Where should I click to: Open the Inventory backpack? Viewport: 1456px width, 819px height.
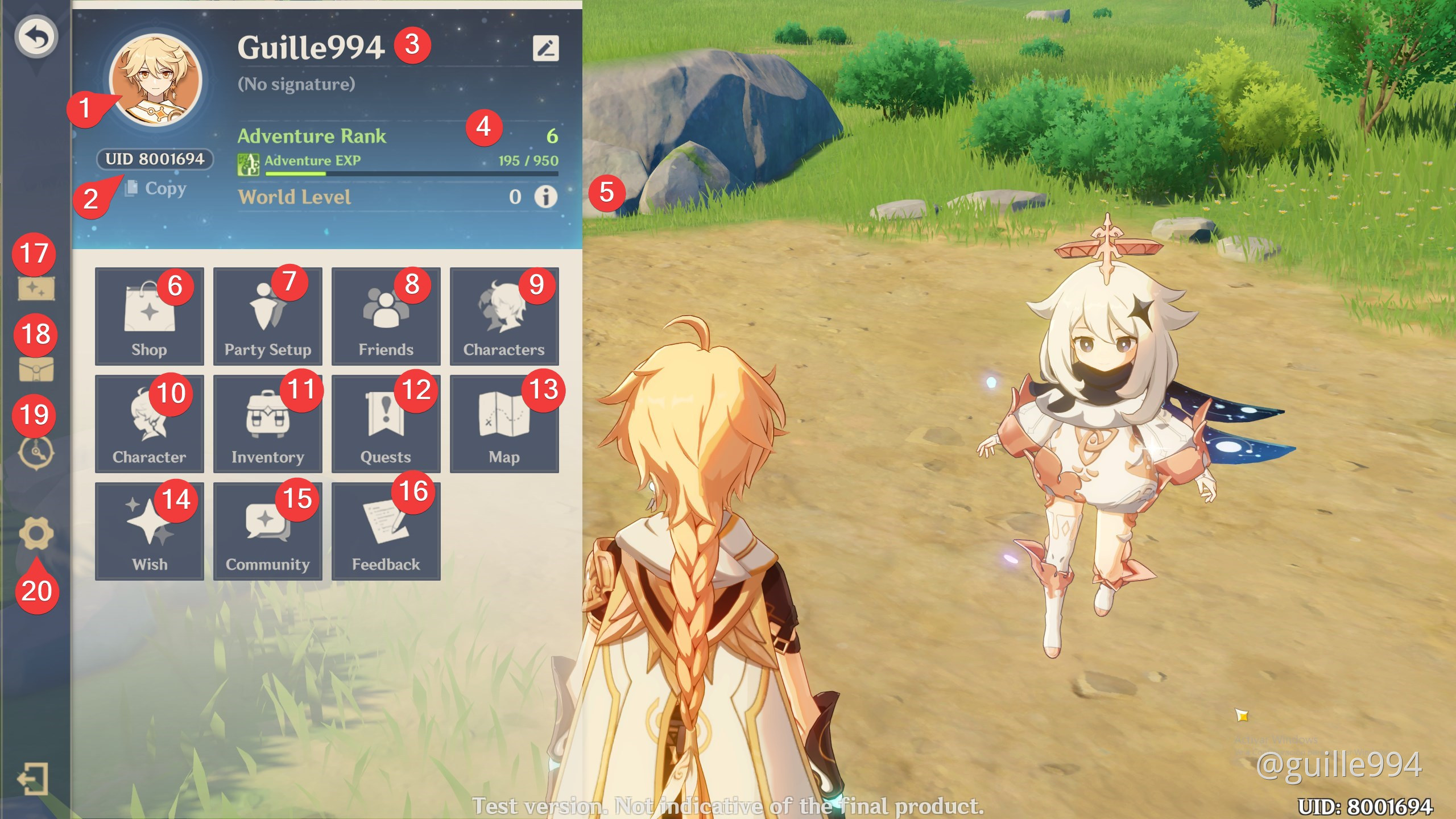pyautogui.click(x=267, y=424)
